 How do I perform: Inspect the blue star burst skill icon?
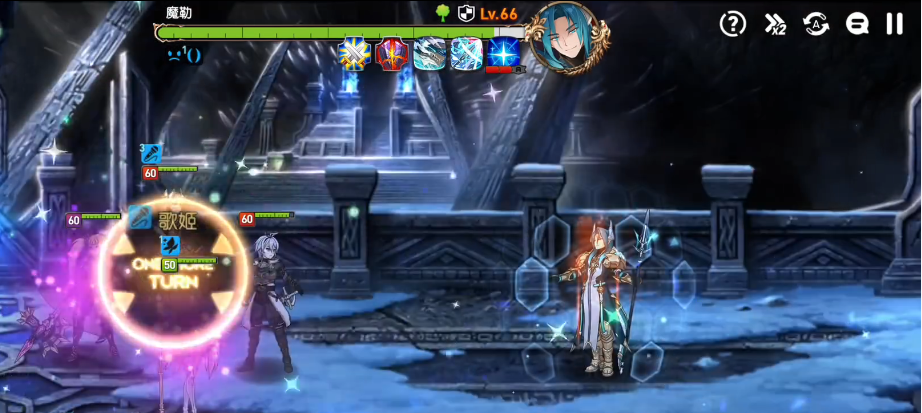pyautogui.click(x=504, y=53)
